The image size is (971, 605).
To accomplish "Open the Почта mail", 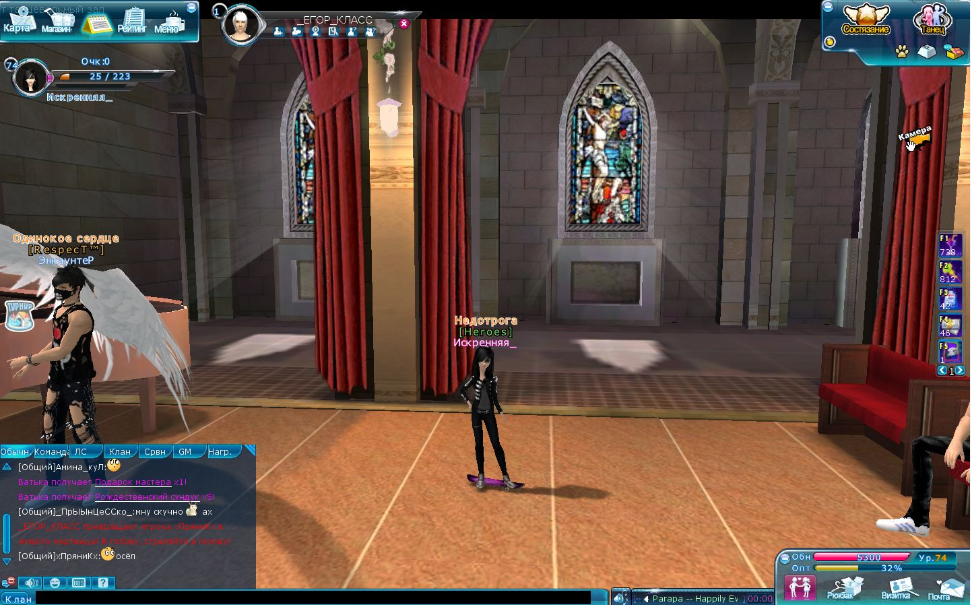I will click(939, 588).
